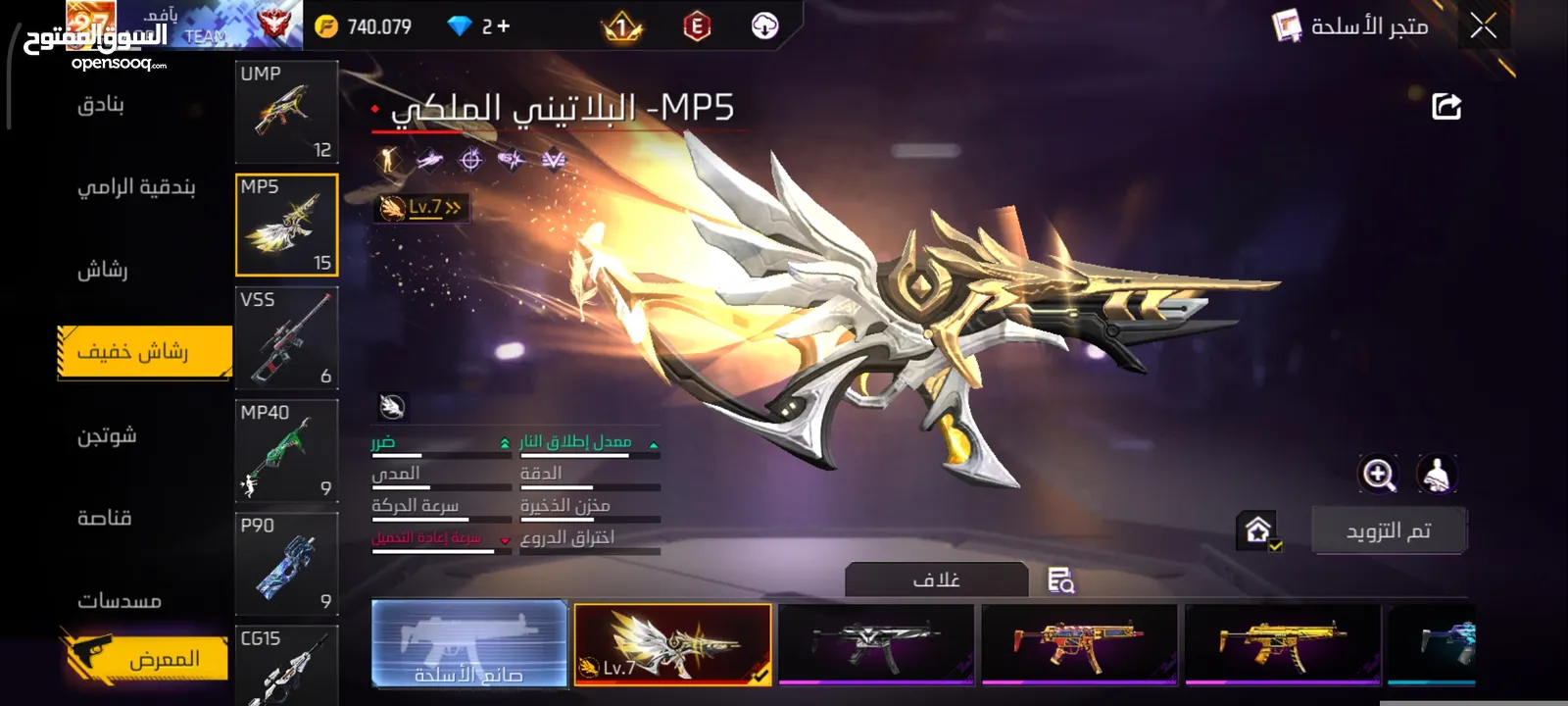Open the قناصة category

pyautogui.click(x=105, y=518)
